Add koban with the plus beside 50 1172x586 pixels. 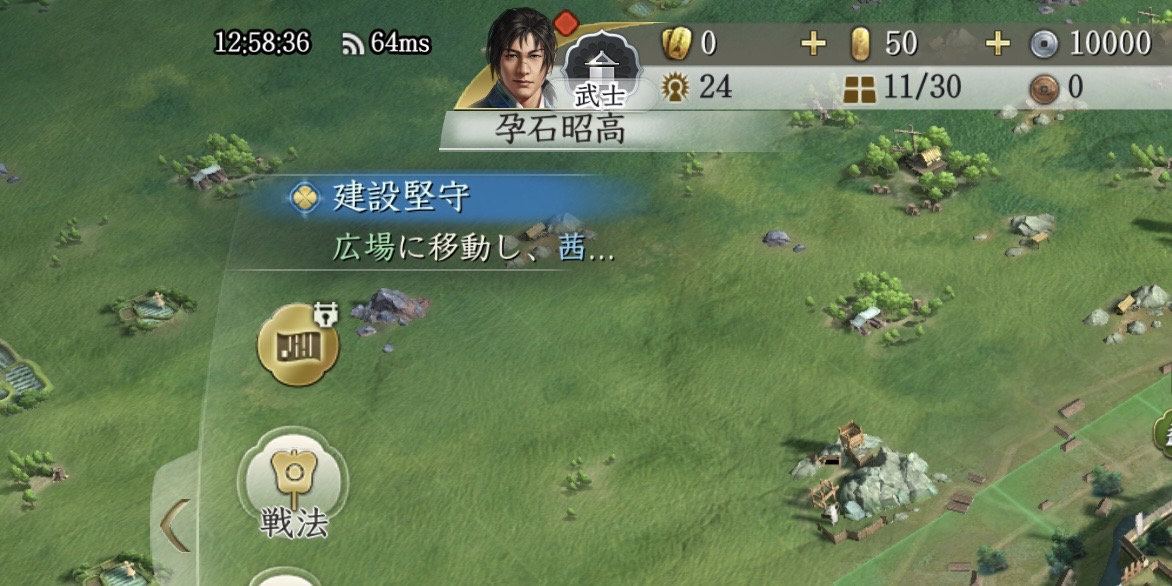coord(815,44)
